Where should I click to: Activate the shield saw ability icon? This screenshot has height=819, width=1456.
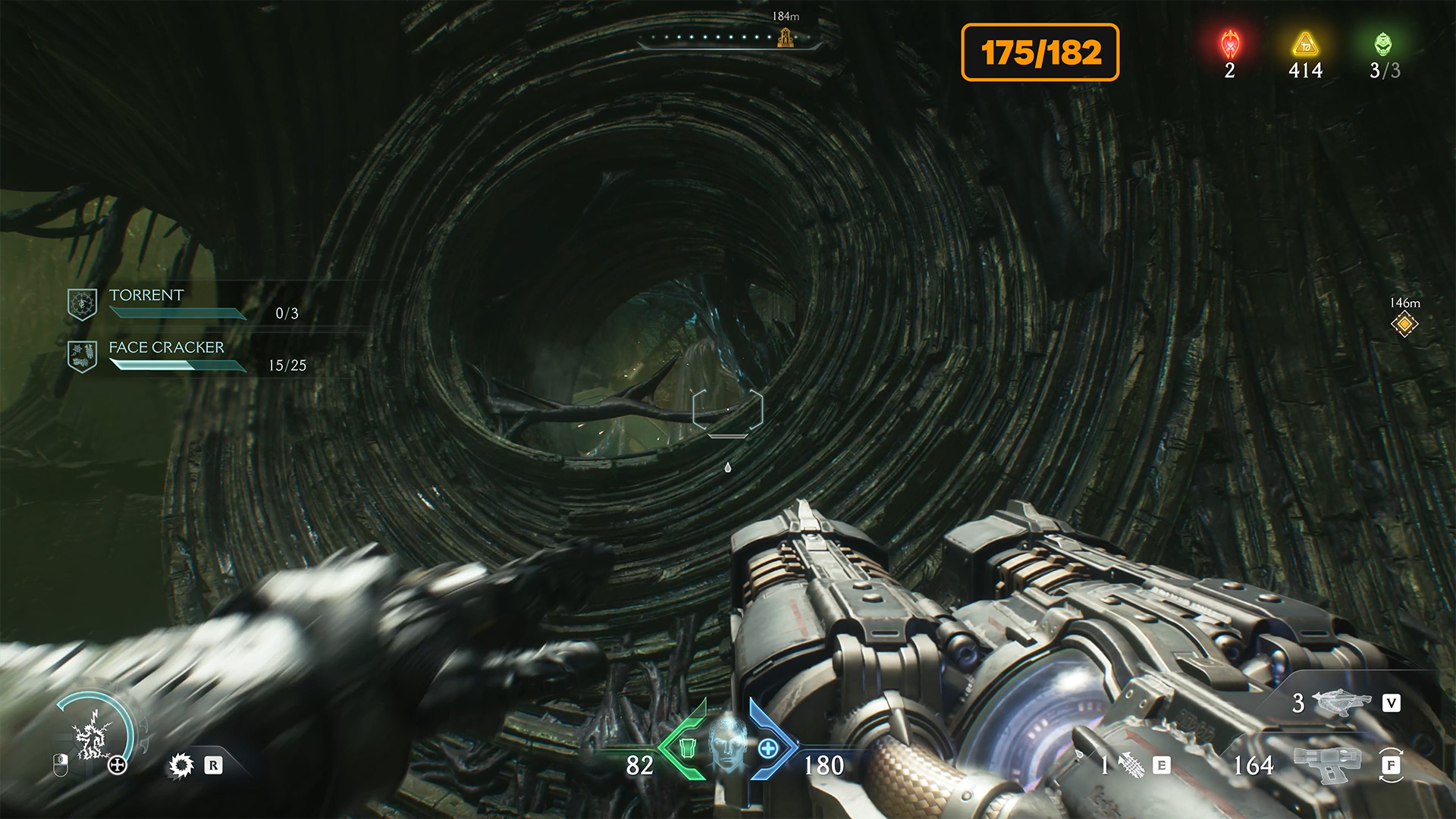(x=181, y=765)
